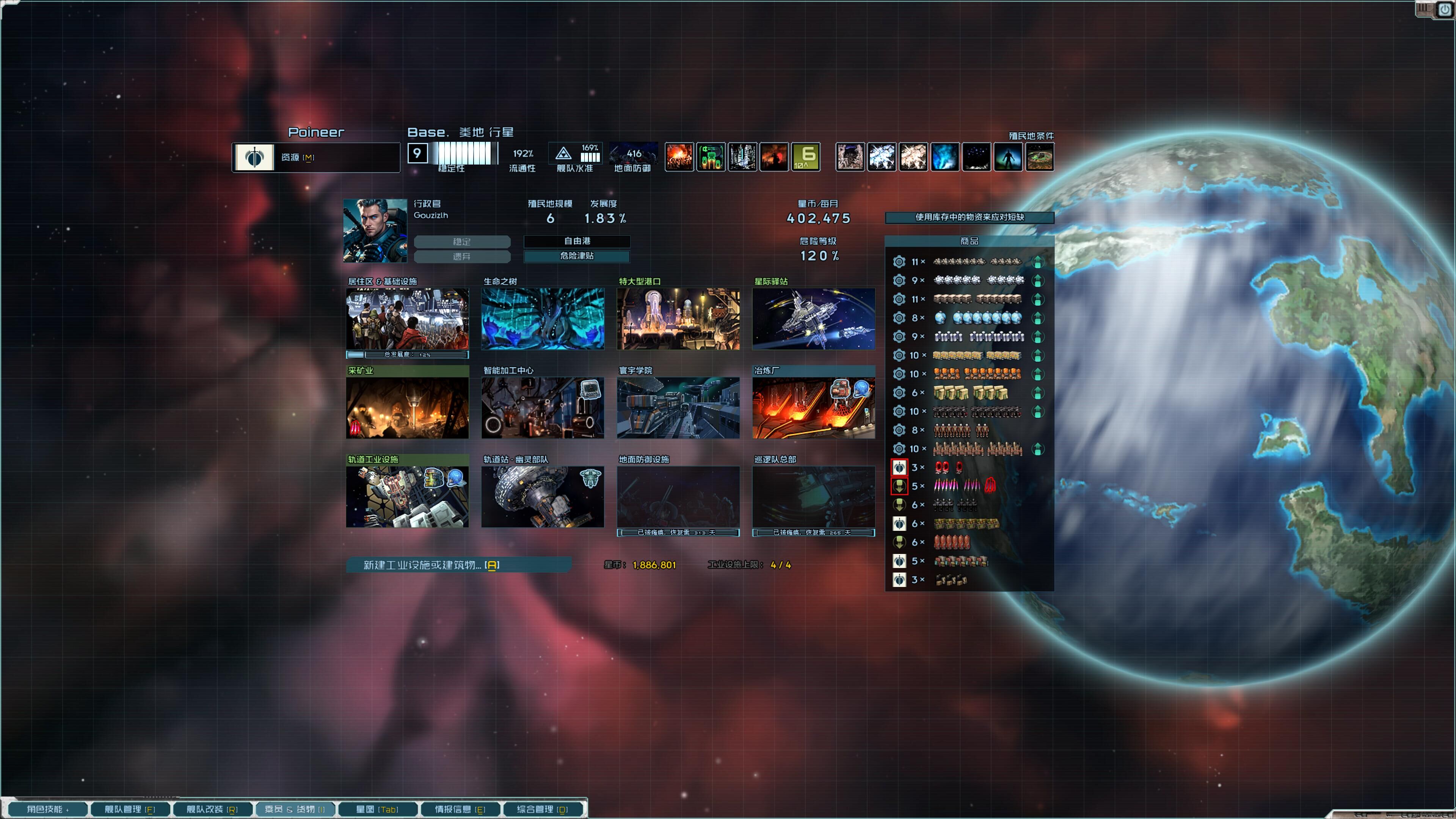Switch to the 舰队管理 fleet tab
This screenshot has width=1456, height=819.
pyautogui.click(x=129, y=810)
